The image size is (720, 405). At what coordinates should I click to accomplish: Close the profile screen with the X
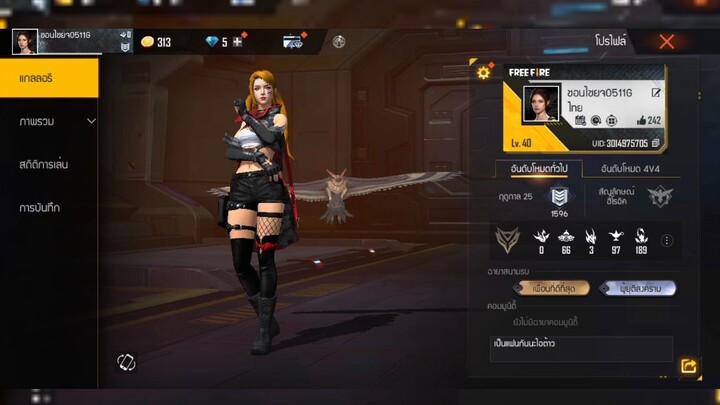[x=666, y=42]
